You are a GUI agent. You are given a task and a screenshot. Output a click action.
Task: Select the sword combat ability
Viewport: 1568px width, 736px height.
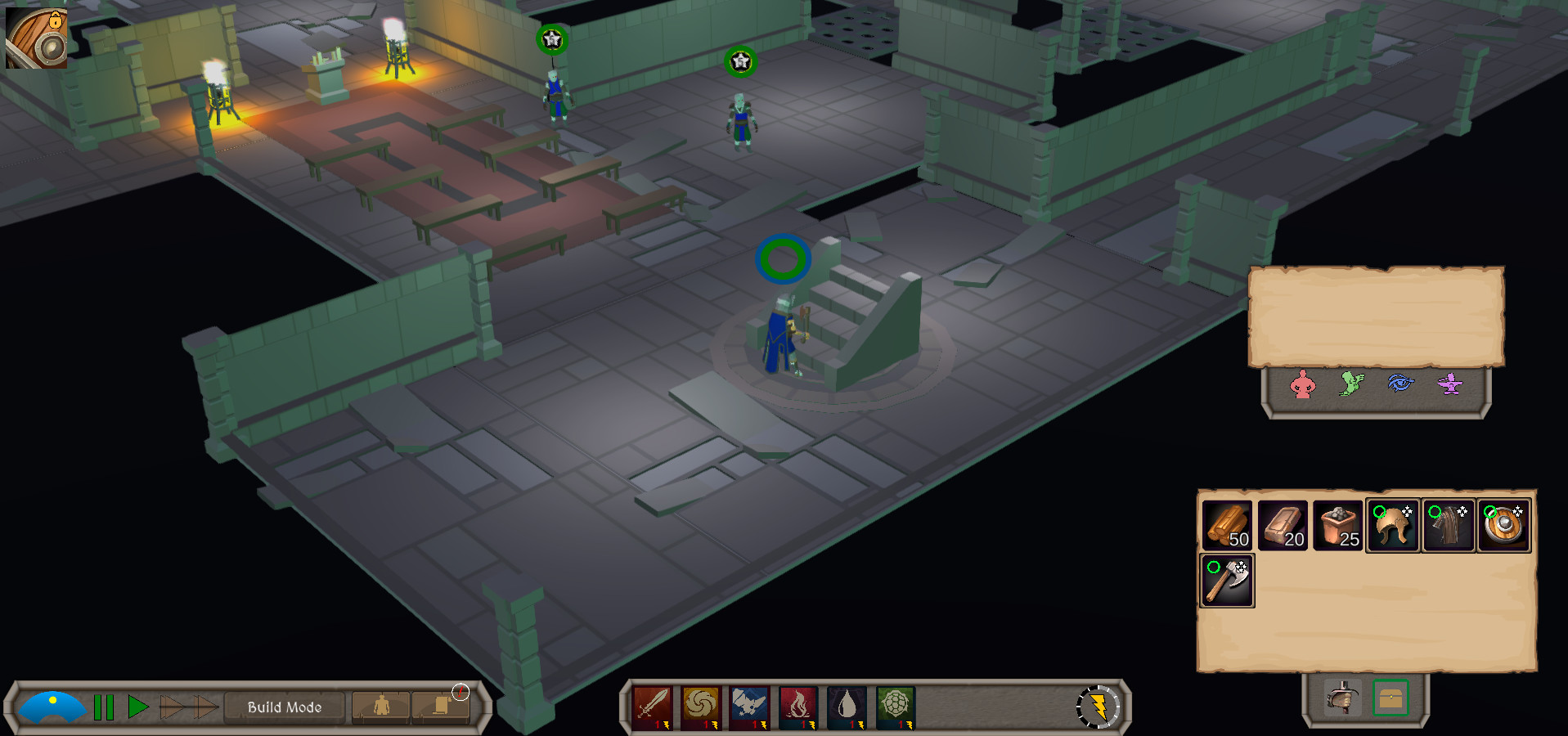pos(650,707)
